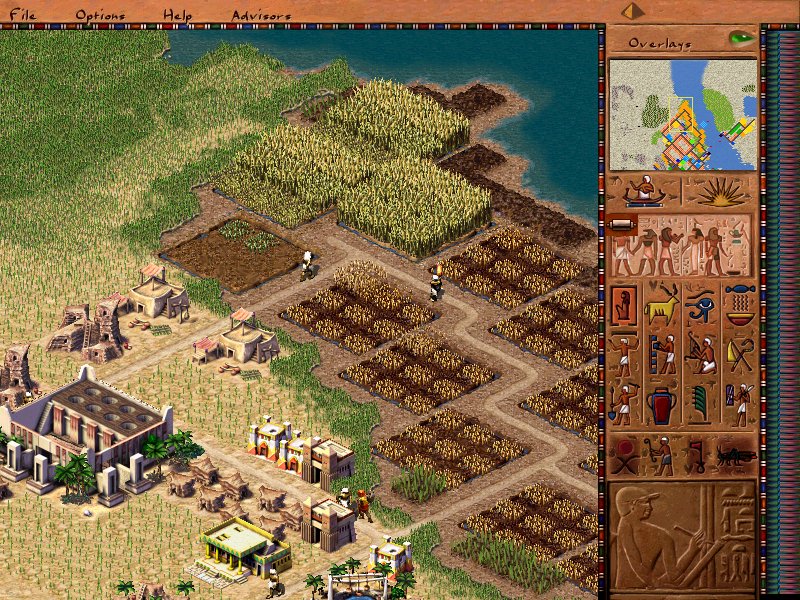Choose the crook and flail build category
Screen dimensions: 800x600
click(740, 354)
